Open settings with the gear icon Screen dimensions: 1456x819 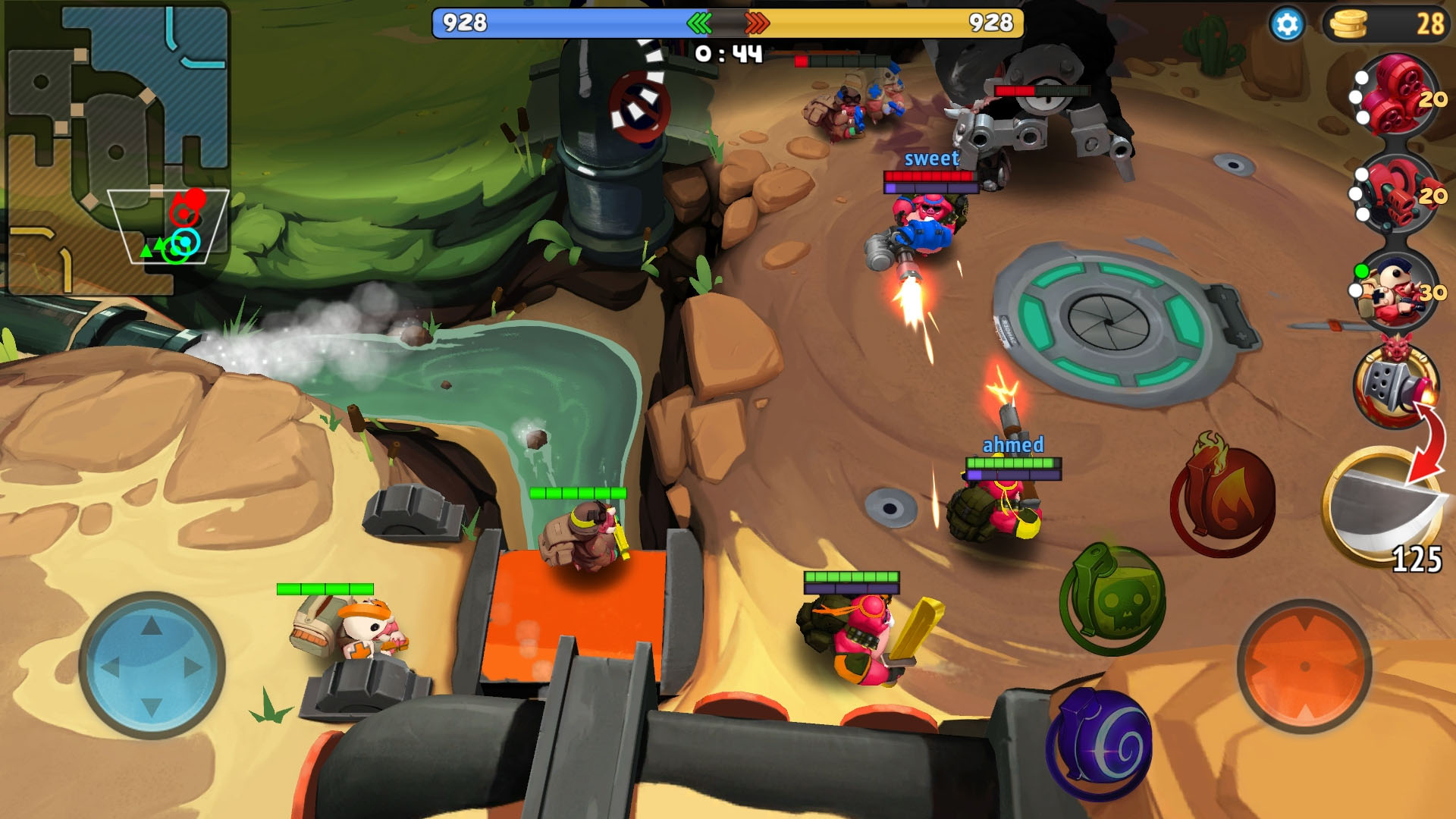coord(1286,24)
